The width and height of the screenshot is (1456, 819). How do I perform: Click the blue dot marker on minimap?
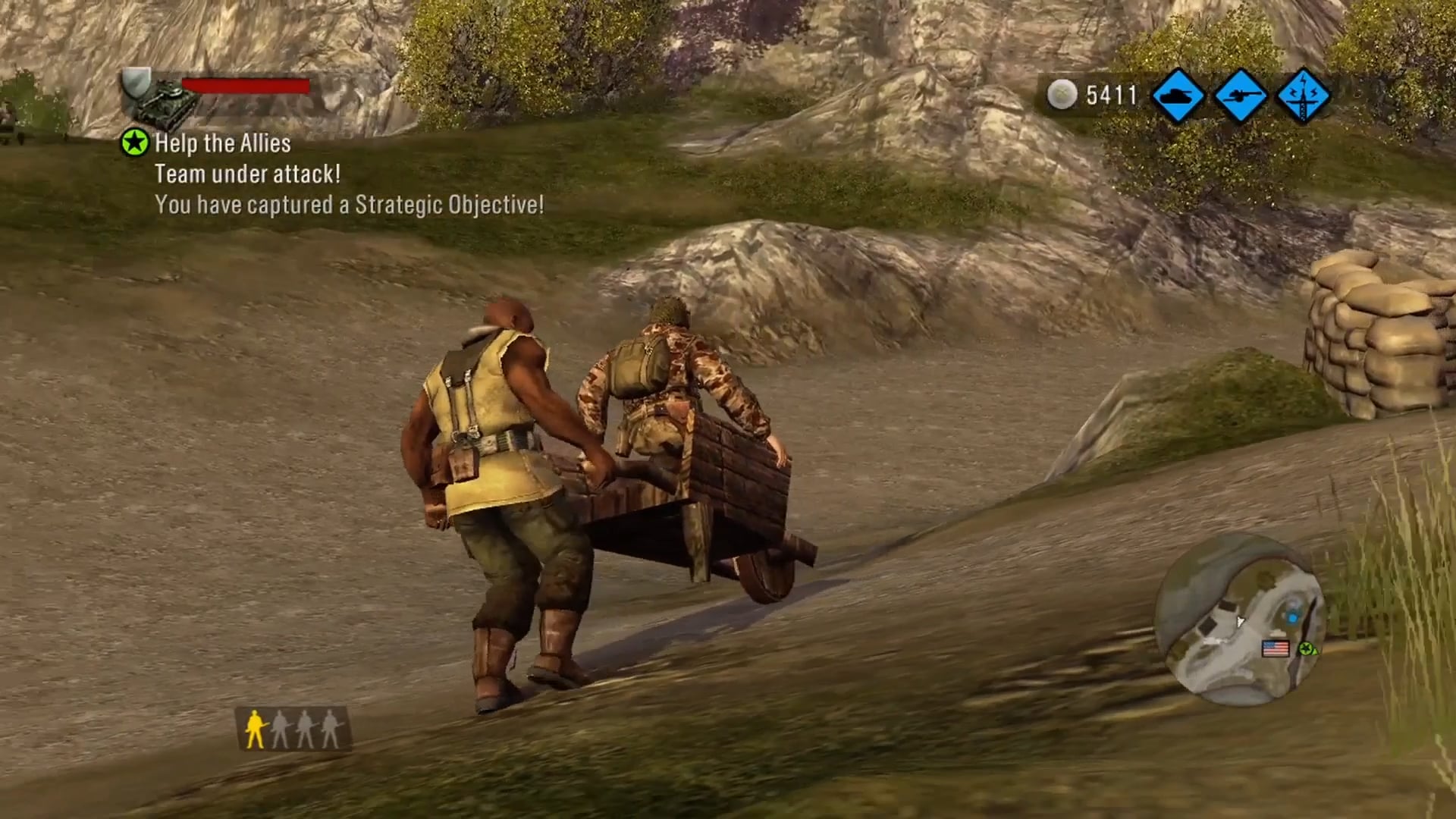(x=1293, y=618)
